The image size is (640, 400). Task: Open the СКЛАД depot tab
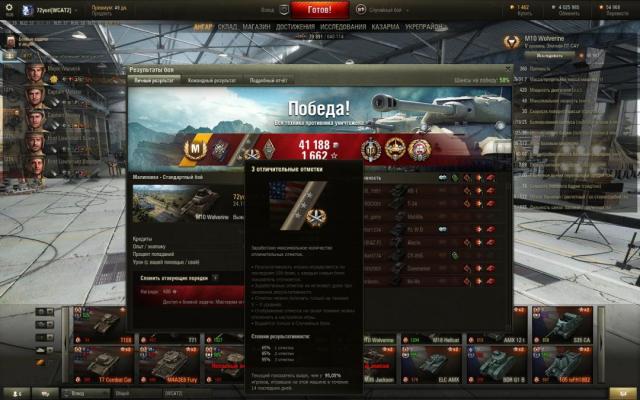coord(227,27)
